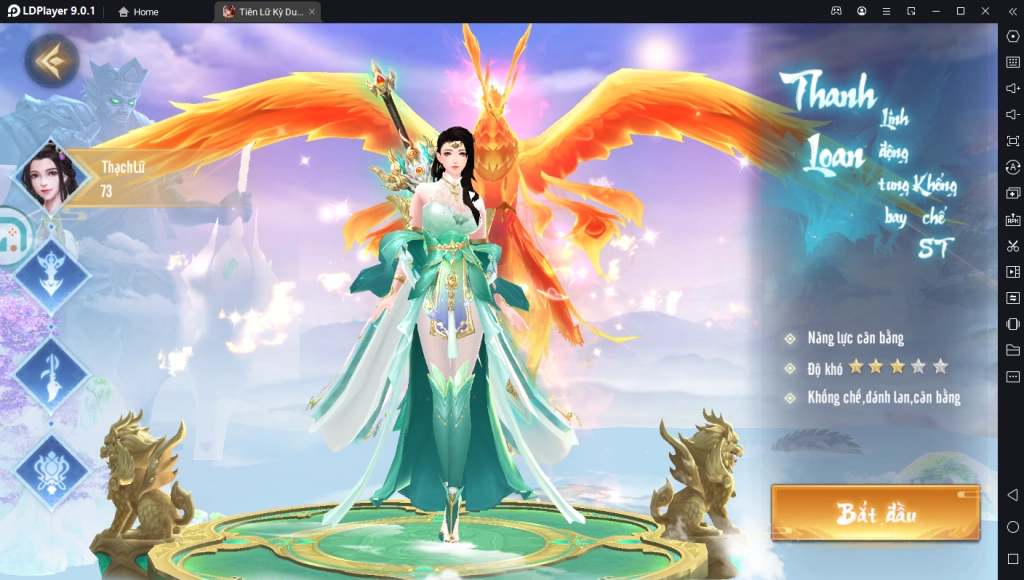The width and height of the screenshot is (1024, 580).
Task: Click the emulator scissors screenshot tool
Action: click(1012, 245)
